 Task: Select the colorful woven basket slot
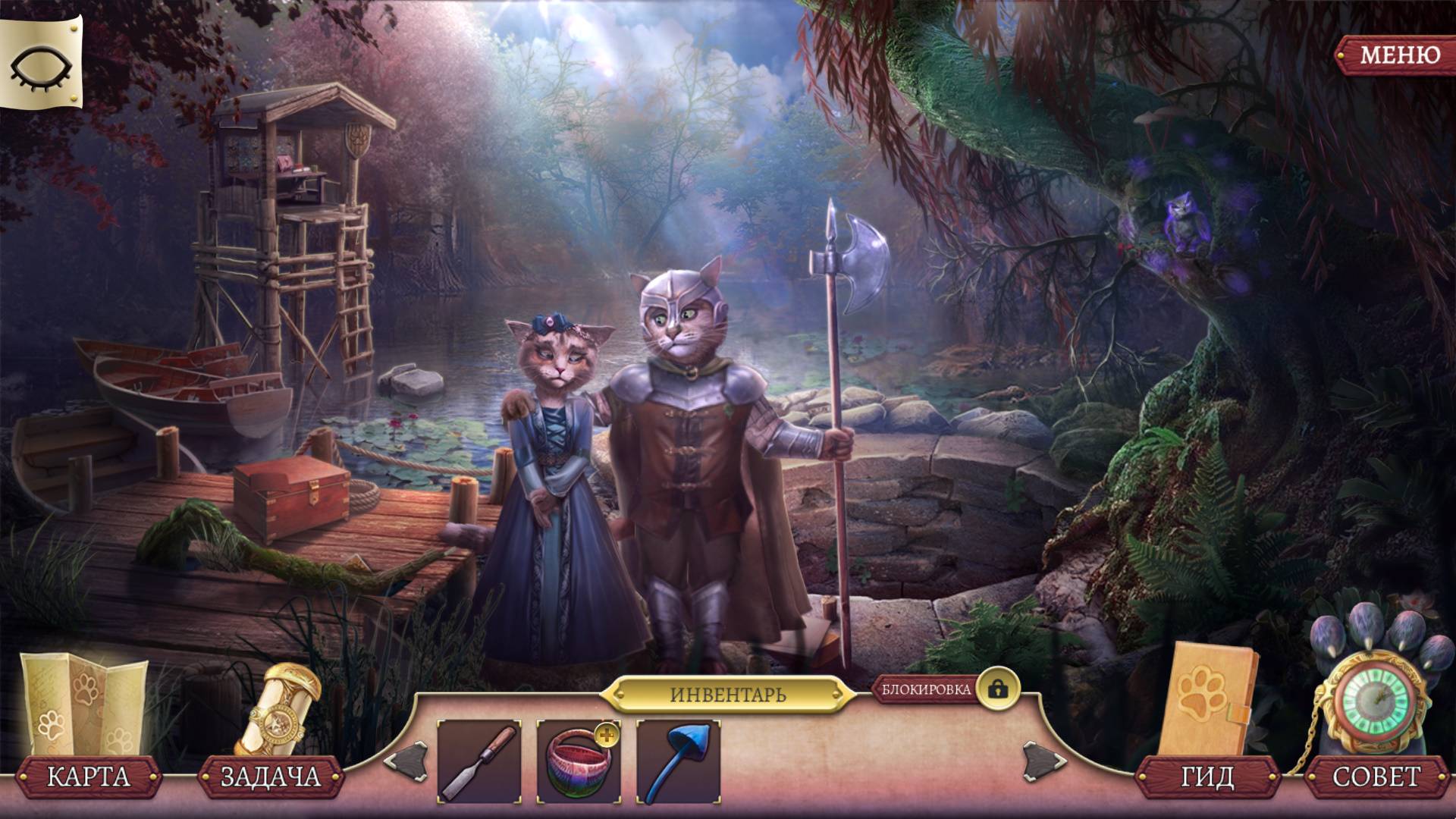[x=579, y=761]
